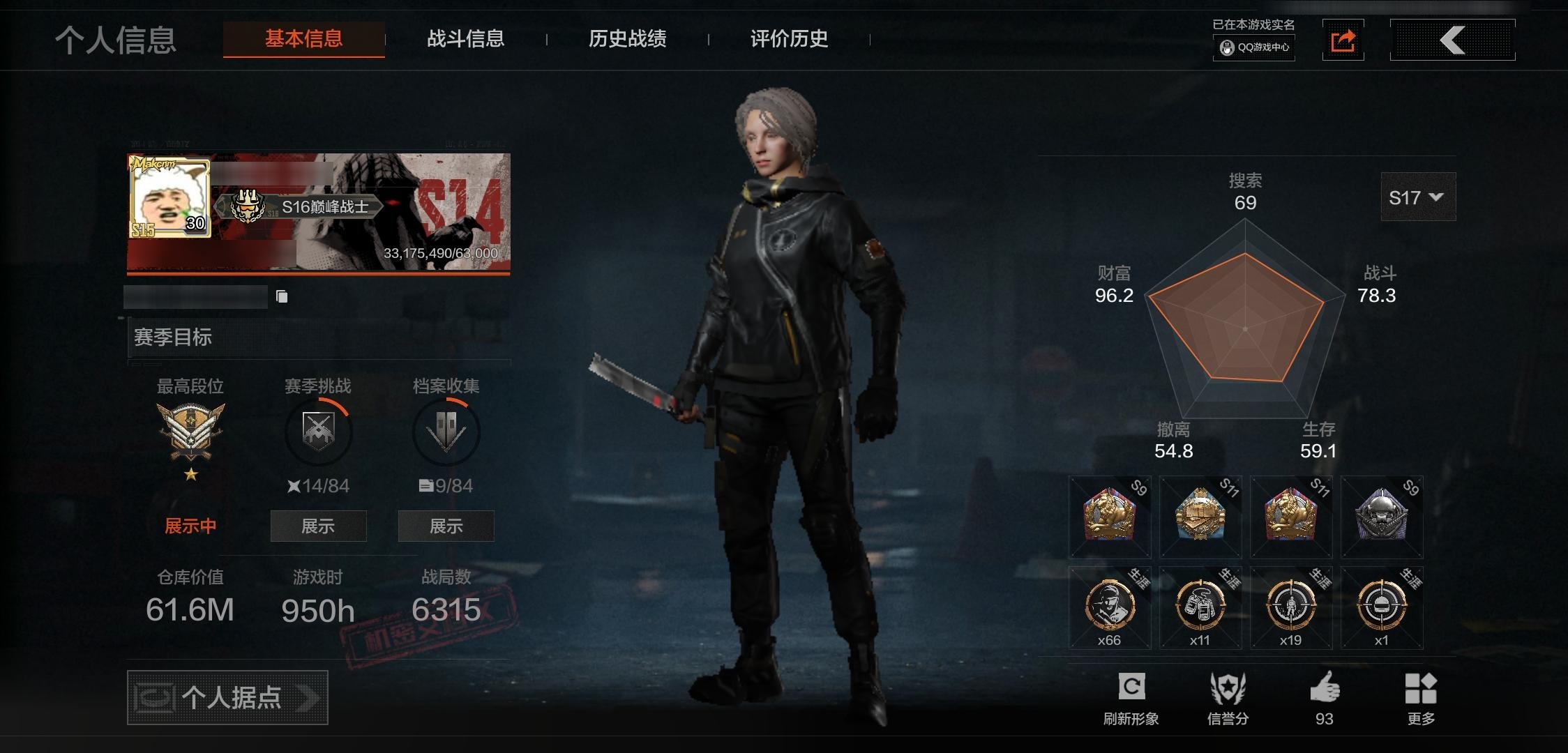Switch to the 战斗信息 tab

coord(466,40)
